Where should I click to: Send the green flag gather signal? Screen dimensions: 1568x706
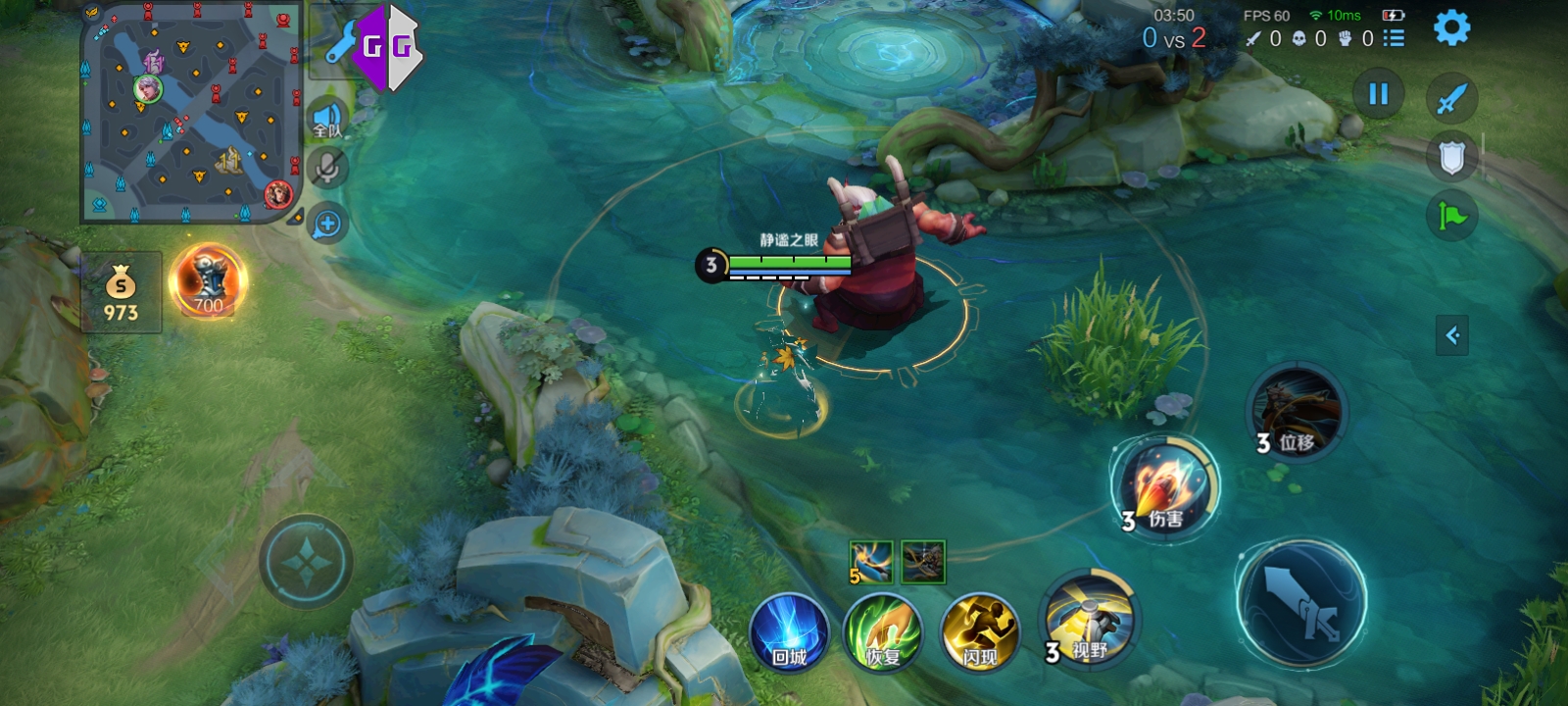[x=1451, y=216]
